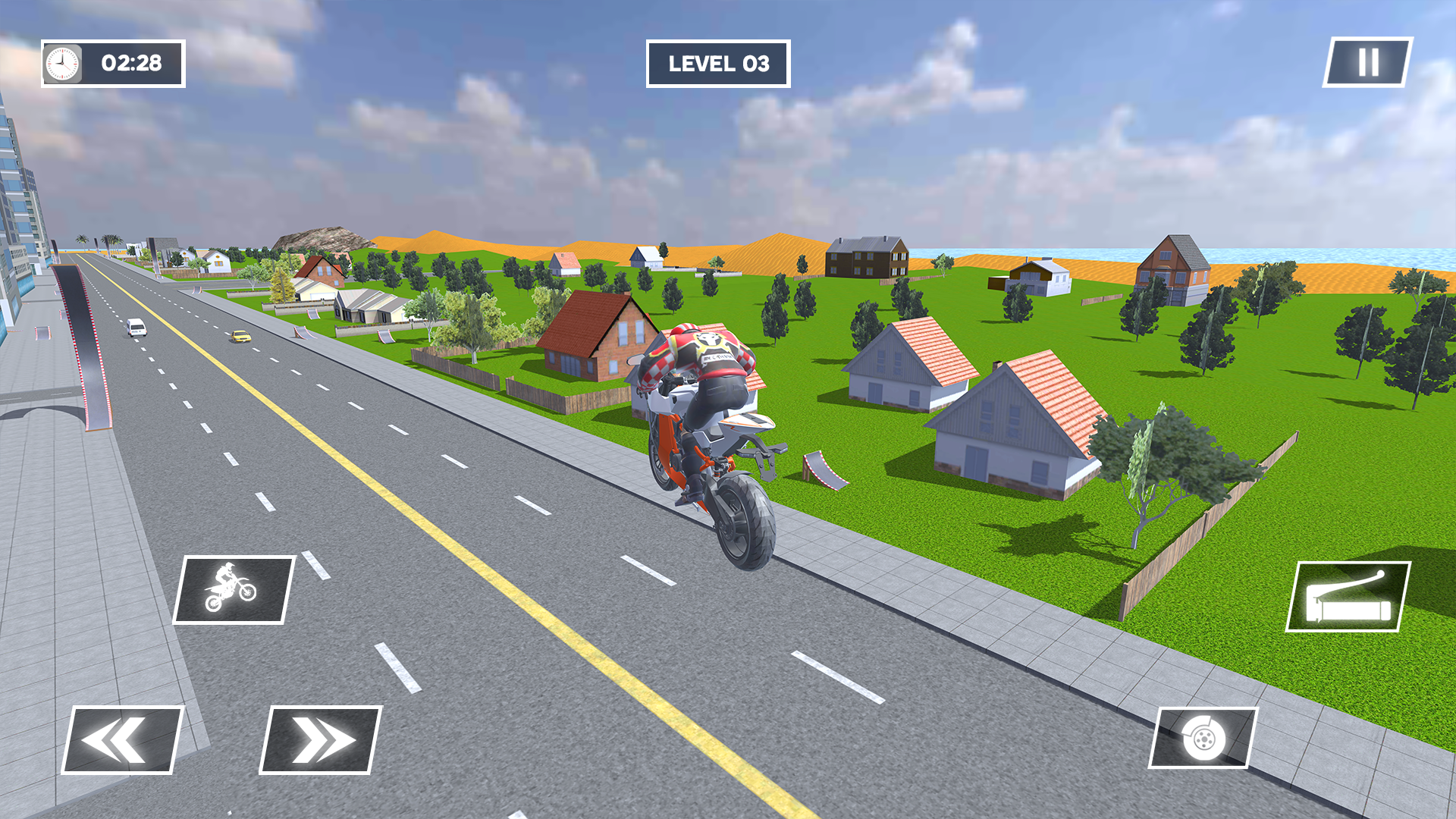
Task: Click the LEVEL 03 banner
Action: pos(717,64)
